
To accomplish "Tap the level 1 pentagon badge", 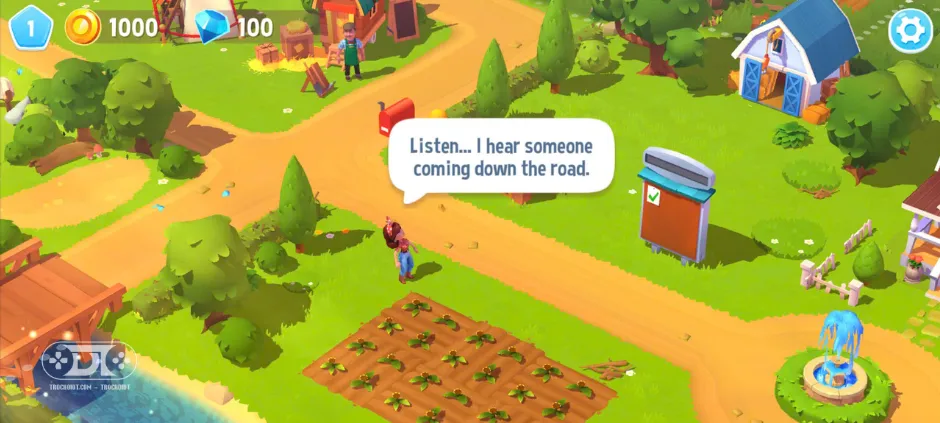I will (30, 27).
